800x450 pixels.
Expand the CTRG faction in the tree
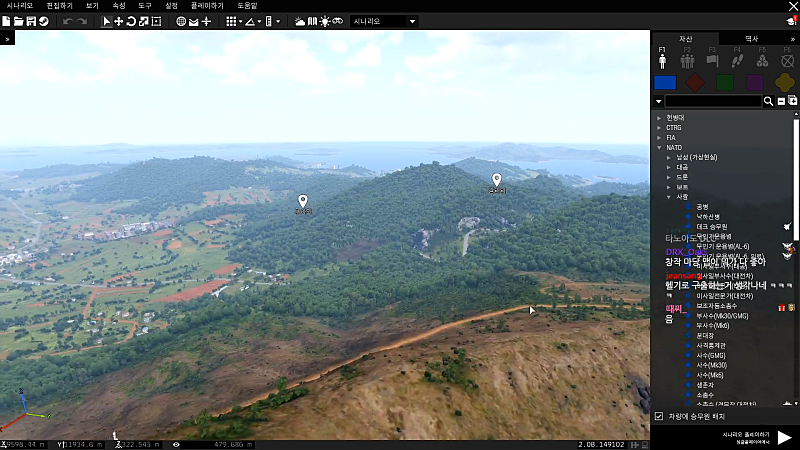coord(659,128)
